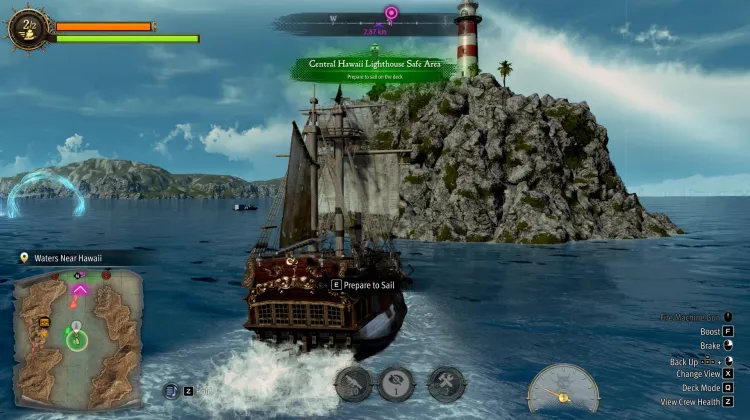
Task: Click the pink objective marker on compass
Action: [x=390, y=14]
